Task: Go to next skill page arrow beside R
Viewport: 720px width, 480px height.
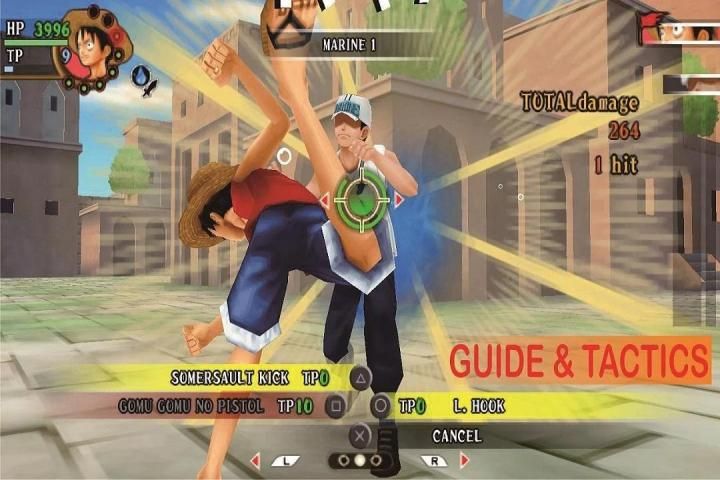Action: pos(464,461)
